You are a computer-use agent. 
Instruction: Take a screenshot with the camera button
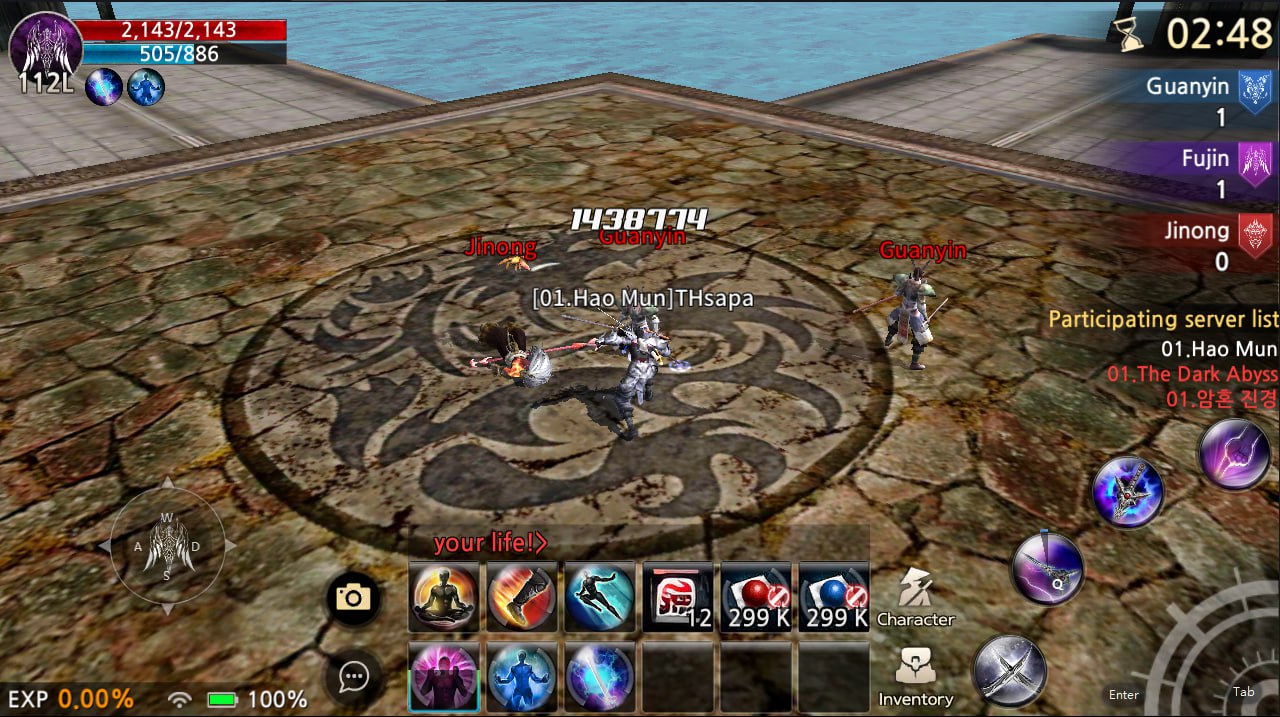pos(353,598)
